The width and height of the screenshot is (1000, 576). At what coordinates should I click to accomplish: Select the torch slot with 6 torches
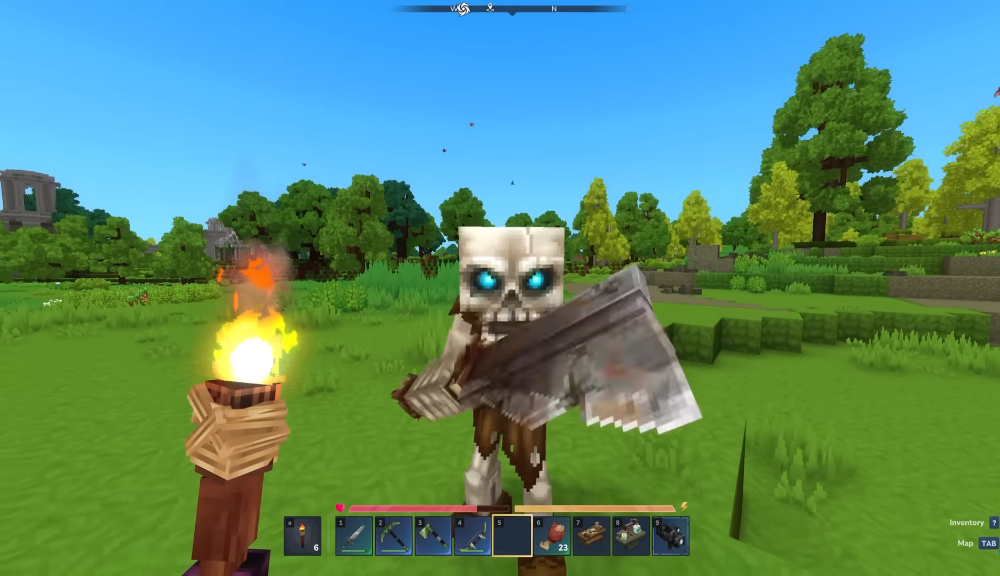[302, 536]
